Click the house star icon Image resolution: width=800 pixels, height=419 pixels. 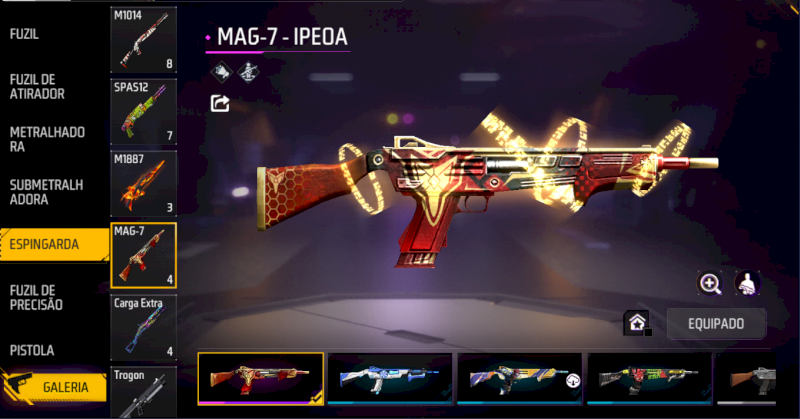(636, 323)
